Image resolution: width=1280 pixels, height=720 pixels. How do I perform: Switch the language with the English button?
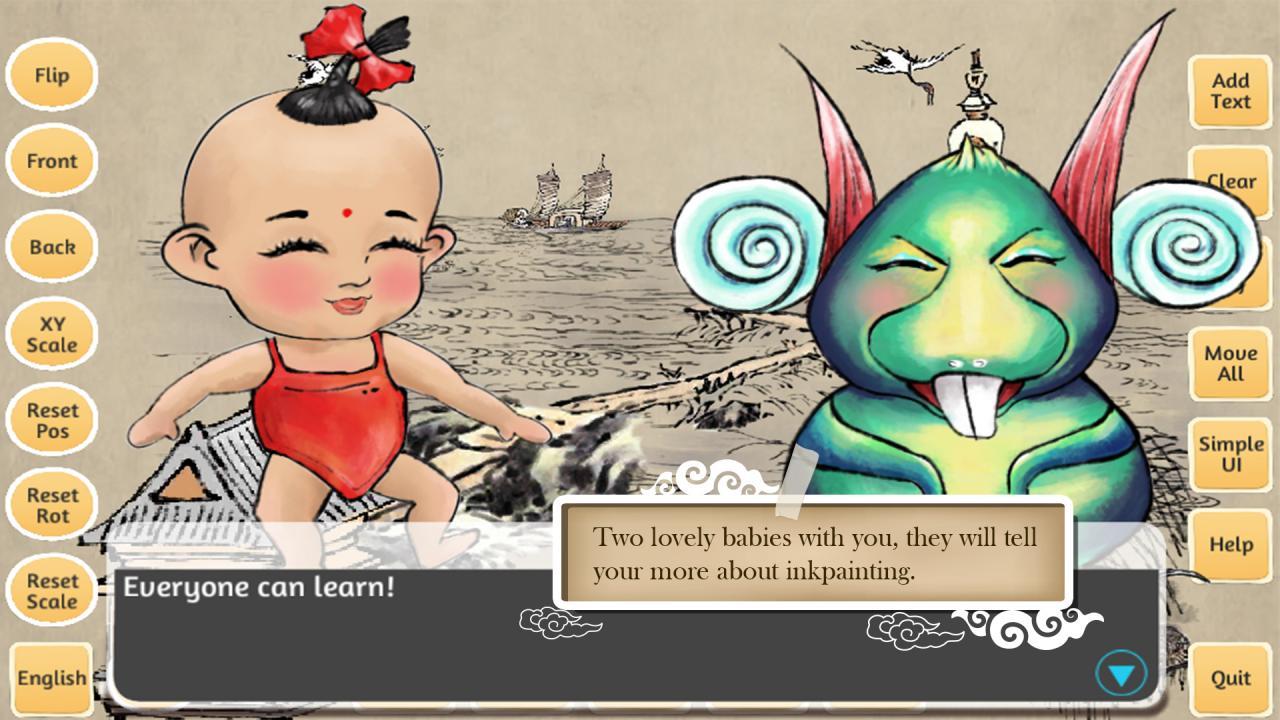pos(52,678)
